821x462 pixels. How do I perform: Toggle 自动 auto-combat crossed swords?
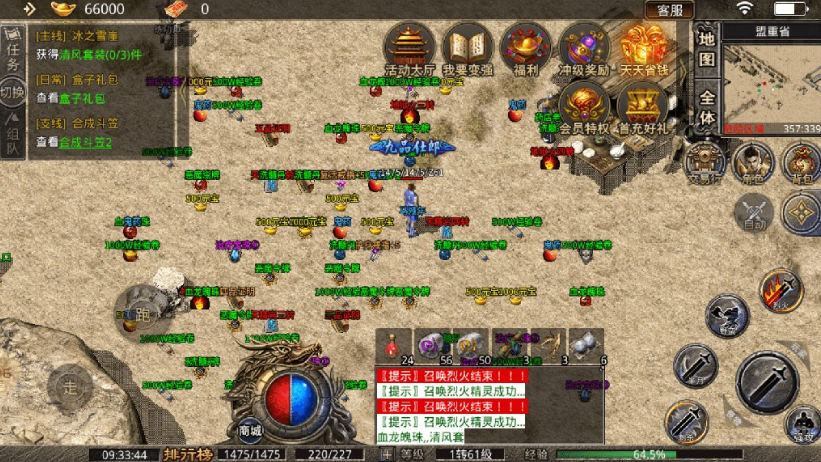(x=754, y=212)
